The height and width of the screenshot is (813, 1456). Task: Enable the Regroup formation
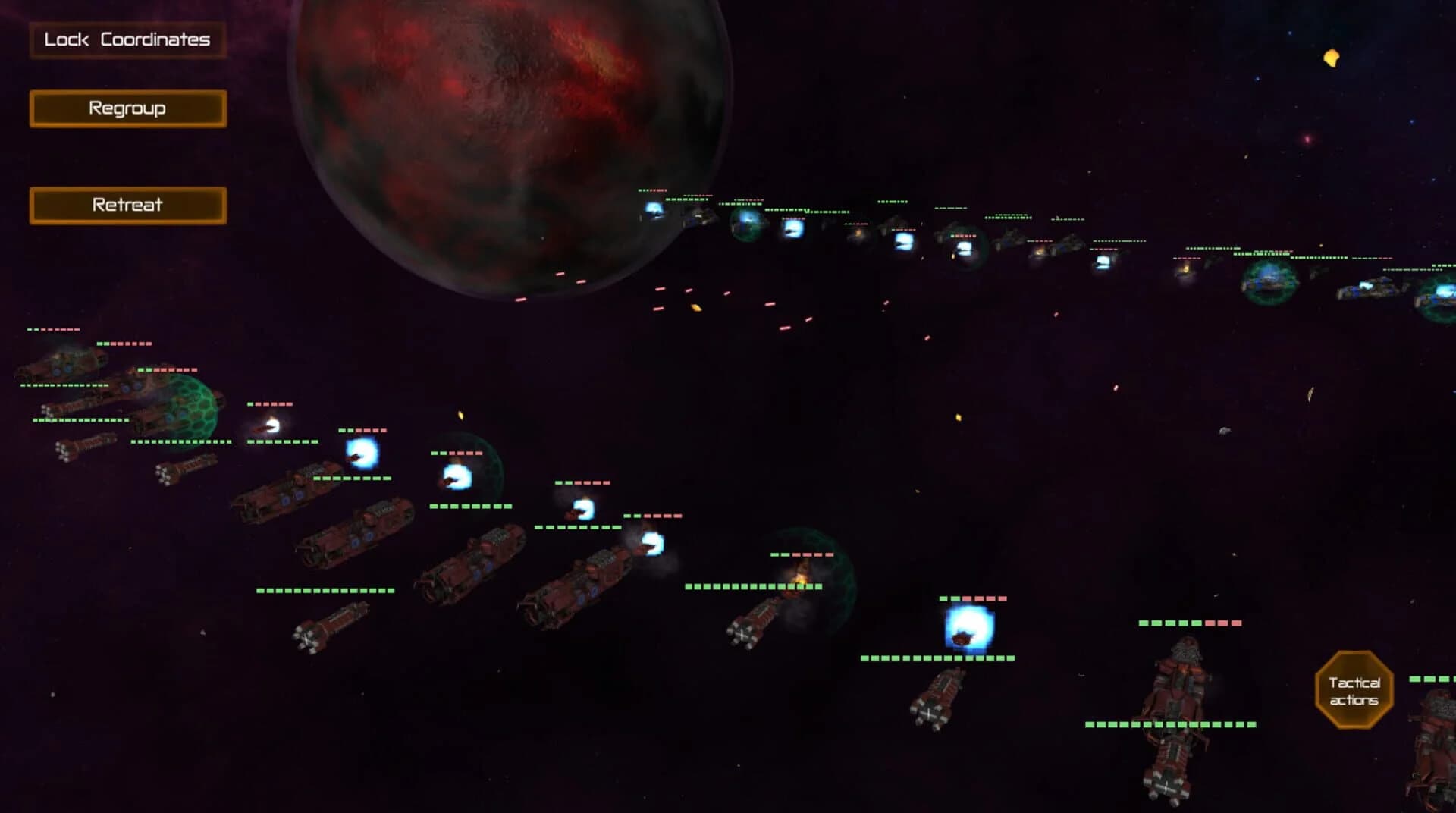click(127, 108)
